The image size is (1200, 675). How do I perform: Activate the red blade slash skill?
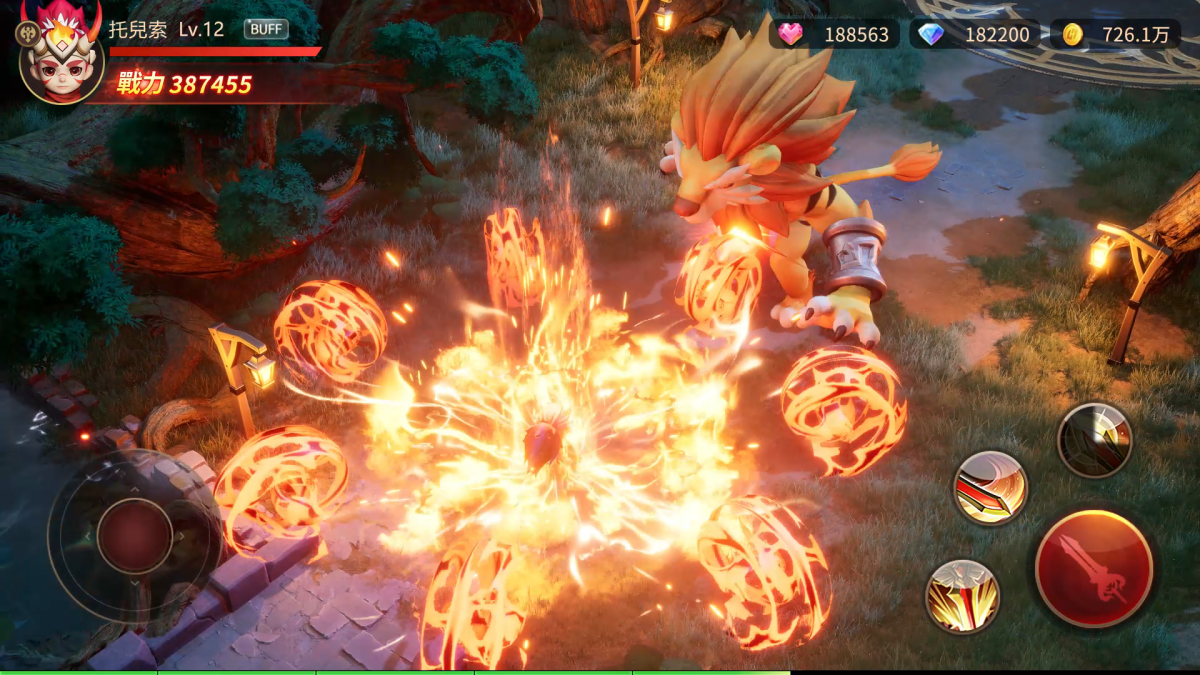tap(990, 487)
